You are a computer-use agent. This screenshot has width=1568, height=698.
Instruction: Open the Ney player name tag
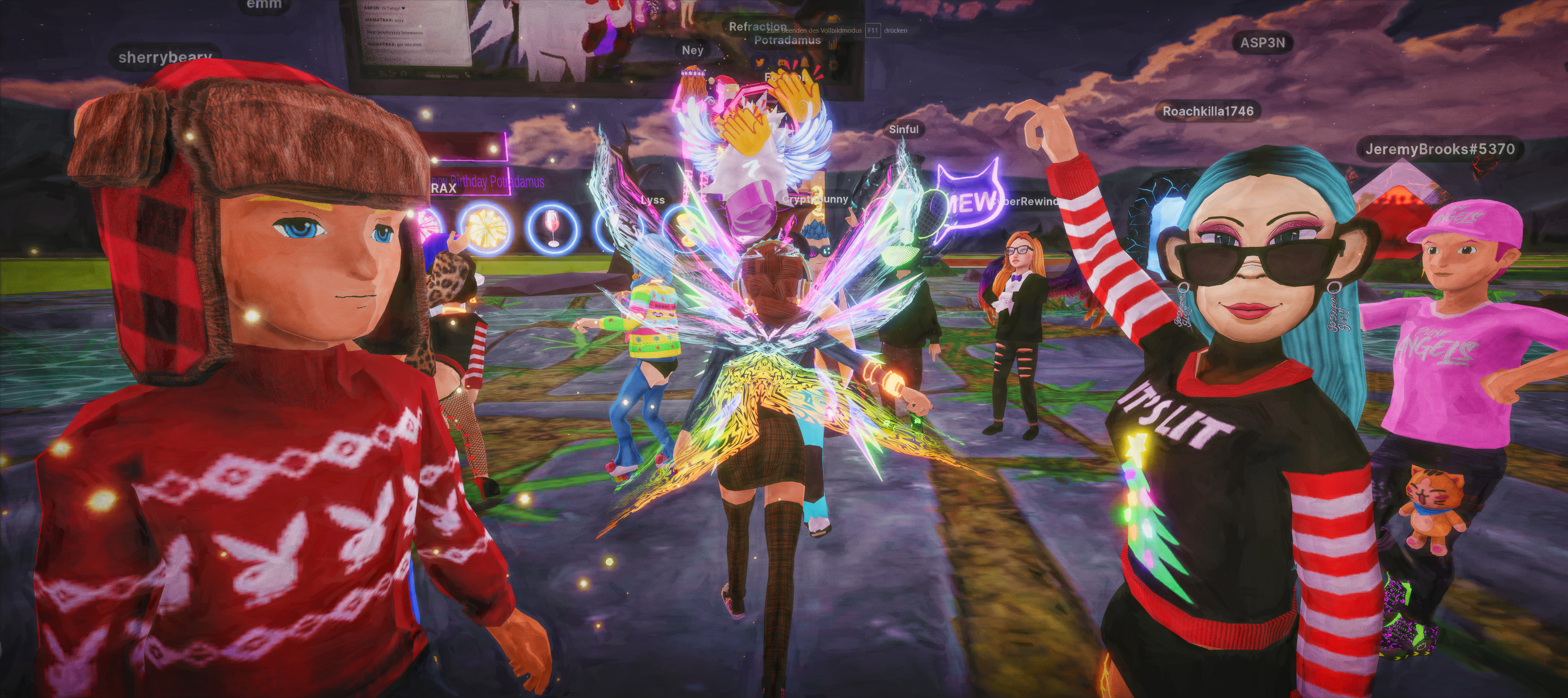coord(692,50)
